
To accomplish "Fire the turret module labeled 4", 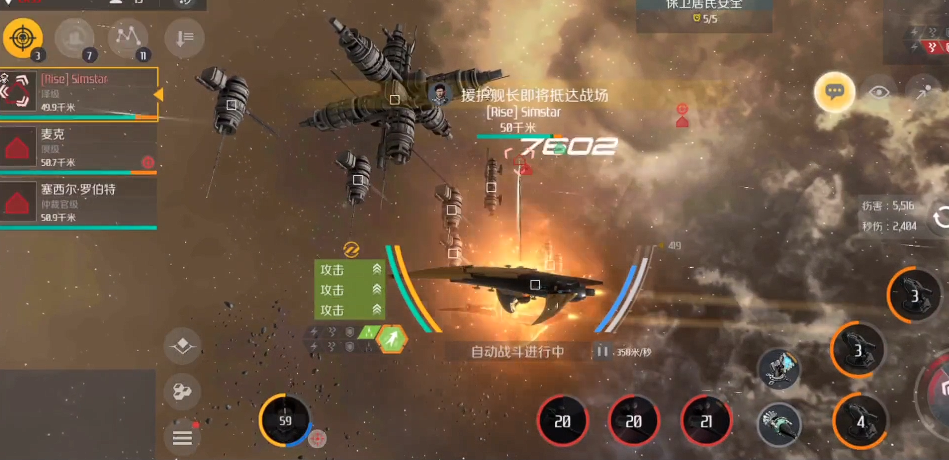I will 859,420.
